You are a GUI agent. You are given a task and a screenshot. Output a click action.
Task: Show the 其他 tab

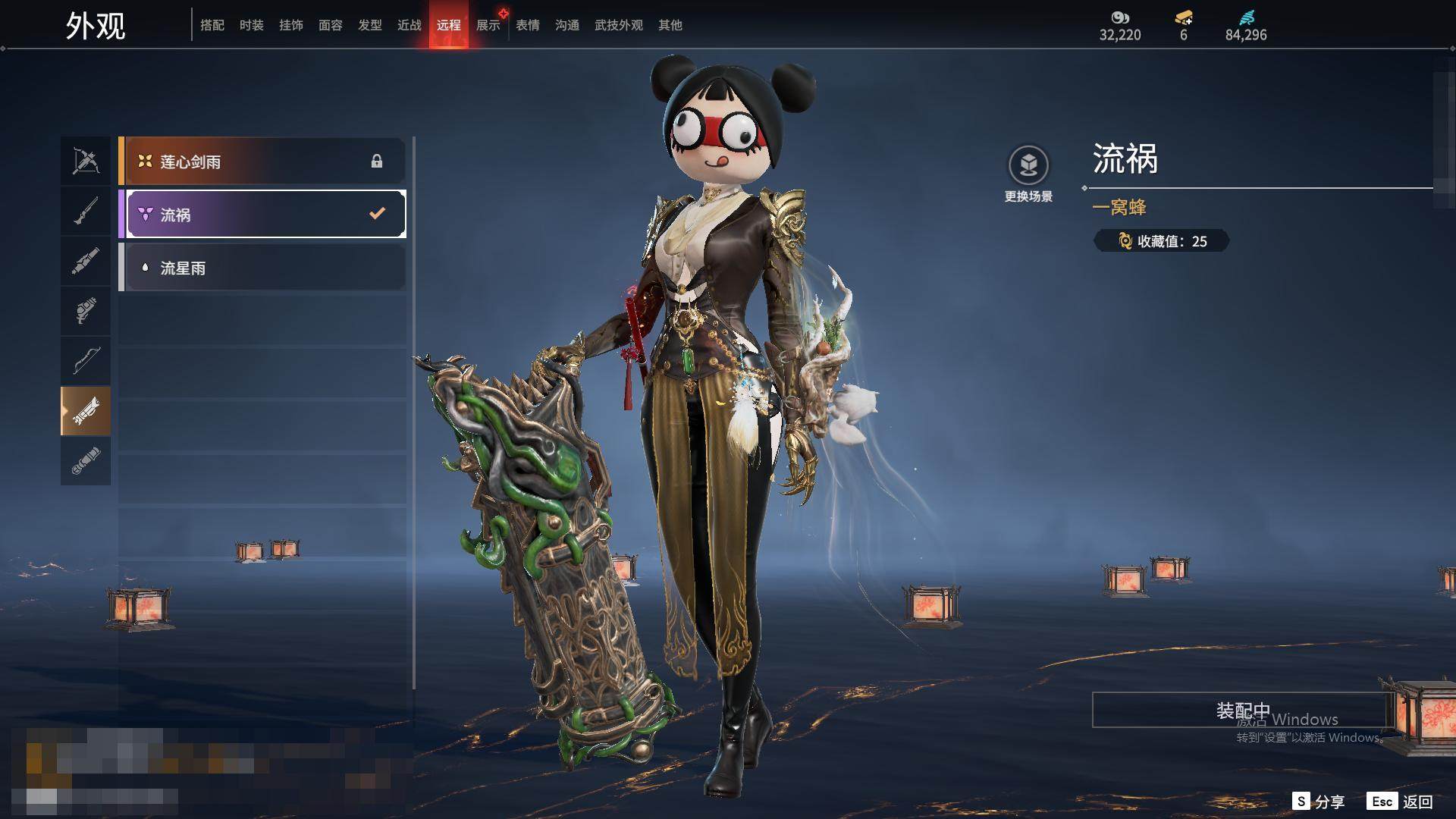click(x=670, y=25)
